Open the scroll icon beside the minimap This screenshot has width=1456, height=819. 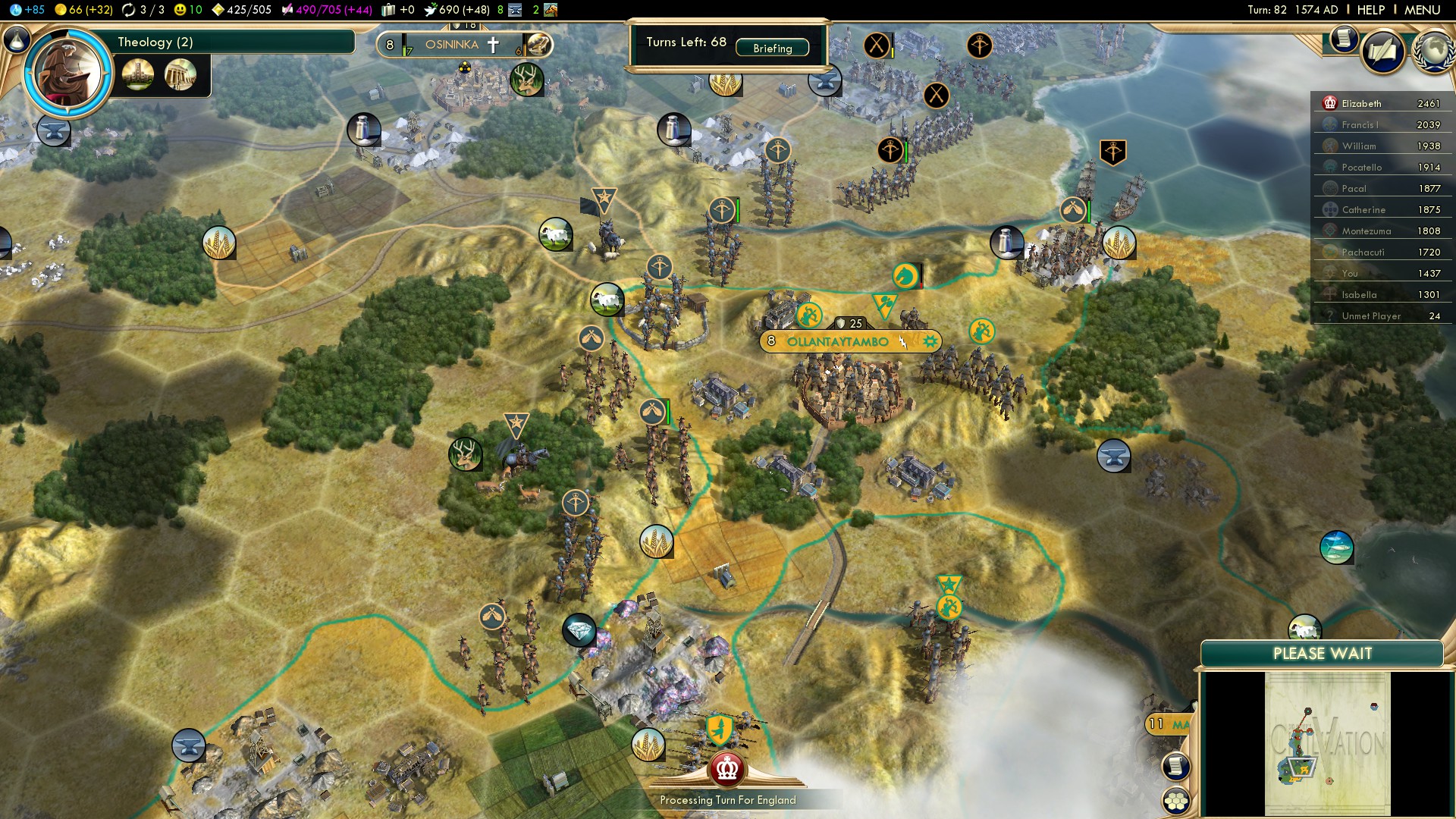click(x=1176, y=766)
